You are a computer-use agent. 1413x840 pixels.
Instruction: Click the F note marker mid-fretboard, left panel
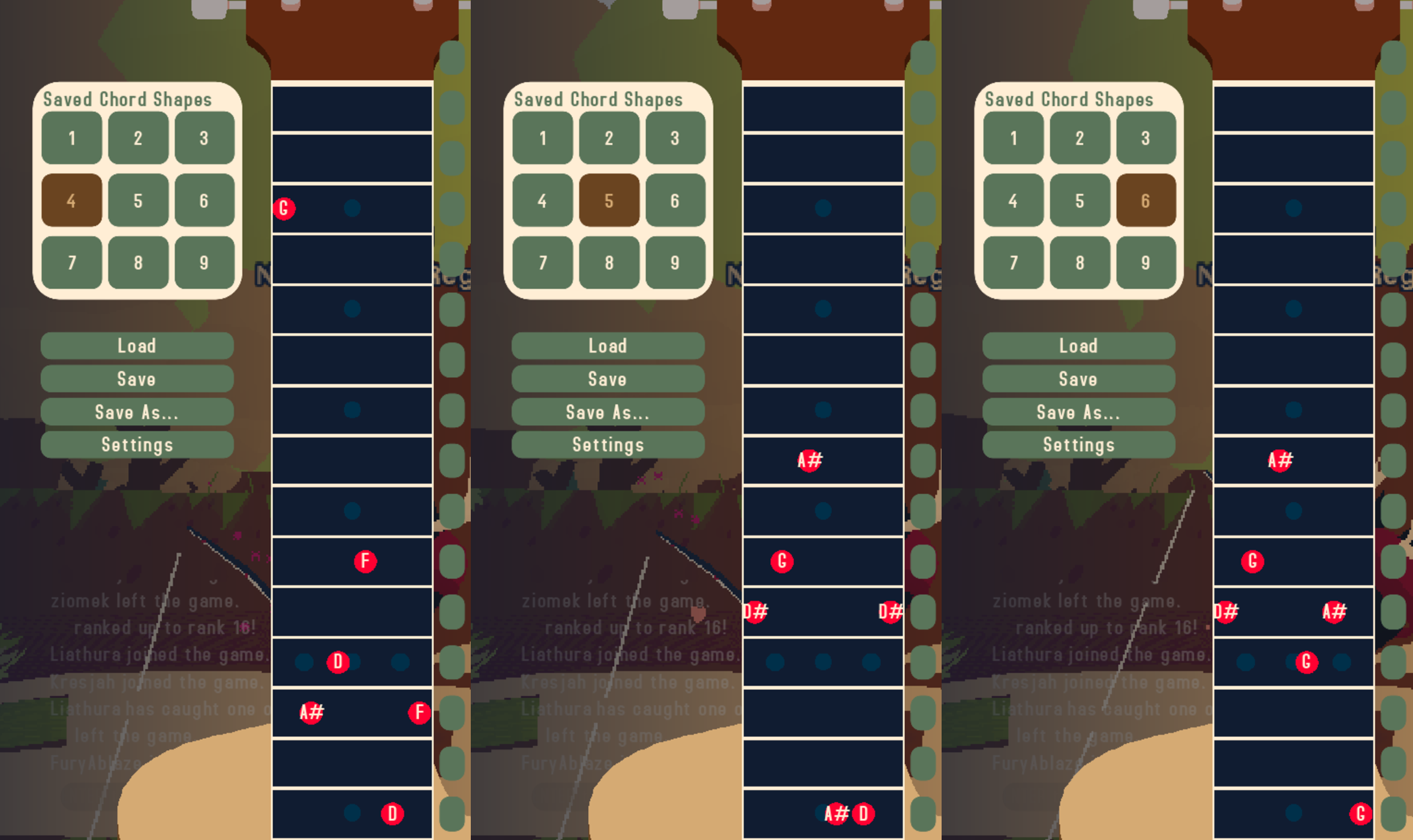(365, 562)
